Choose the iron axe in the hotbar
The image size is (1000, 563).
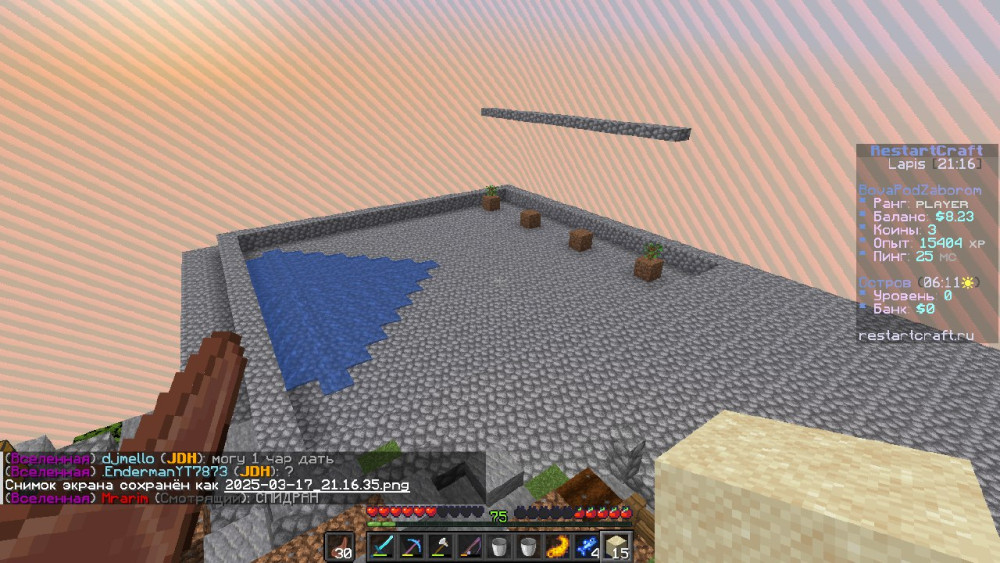click(440, 546)
